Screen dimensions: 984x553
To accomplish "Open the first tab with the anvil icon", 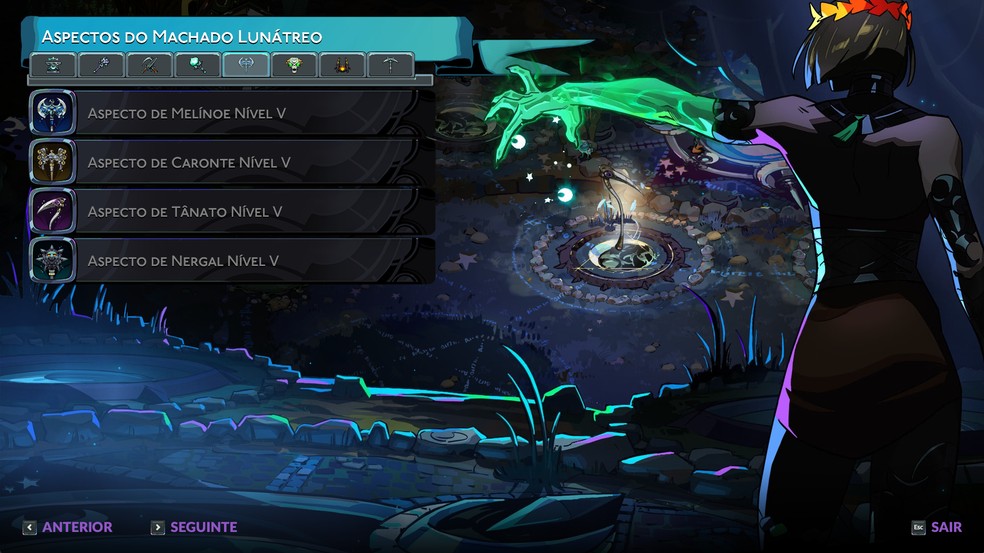I will [55, 66].
